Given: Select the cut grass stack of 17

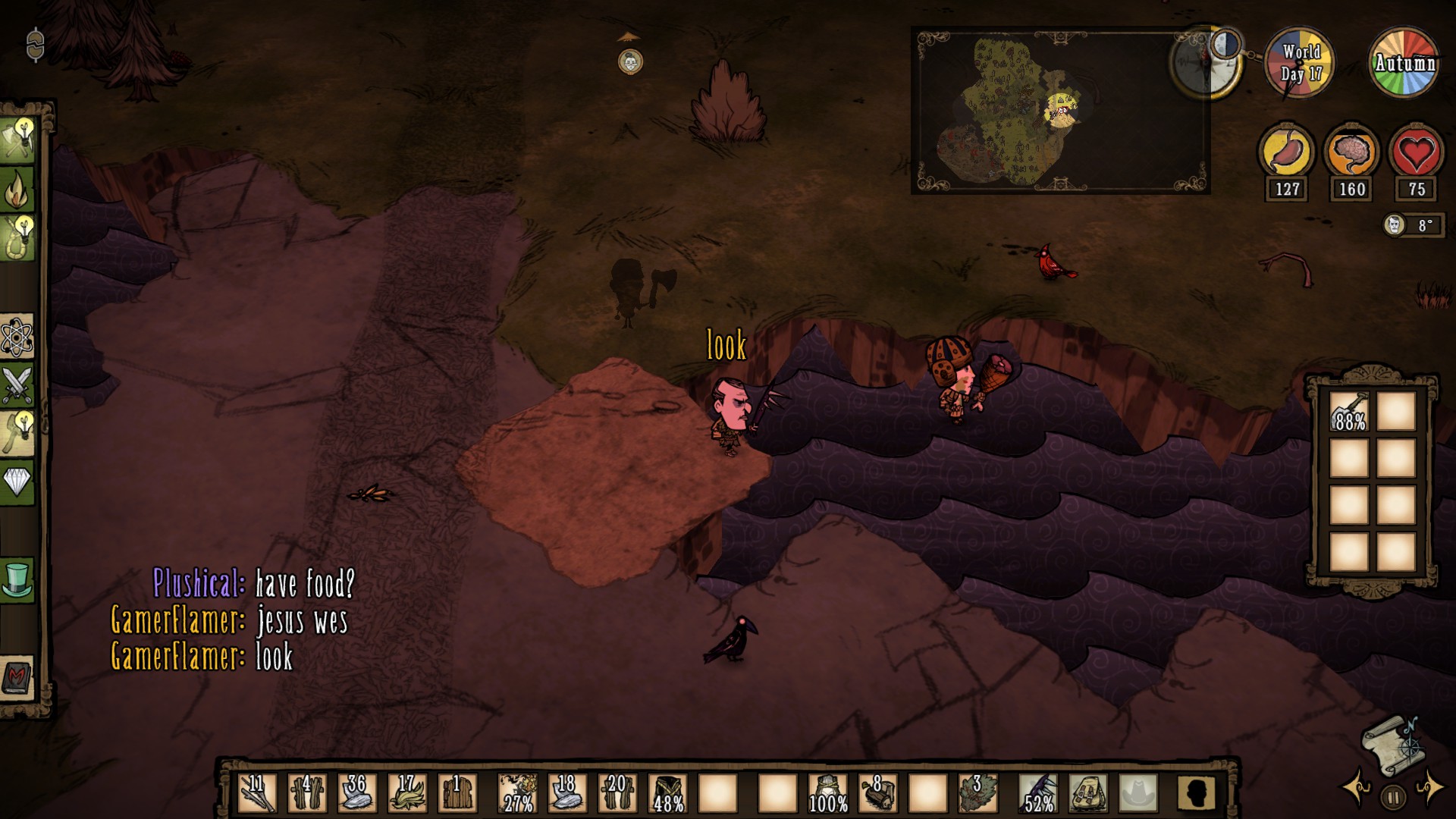Looking at the screenshot, I should (407, 792).
